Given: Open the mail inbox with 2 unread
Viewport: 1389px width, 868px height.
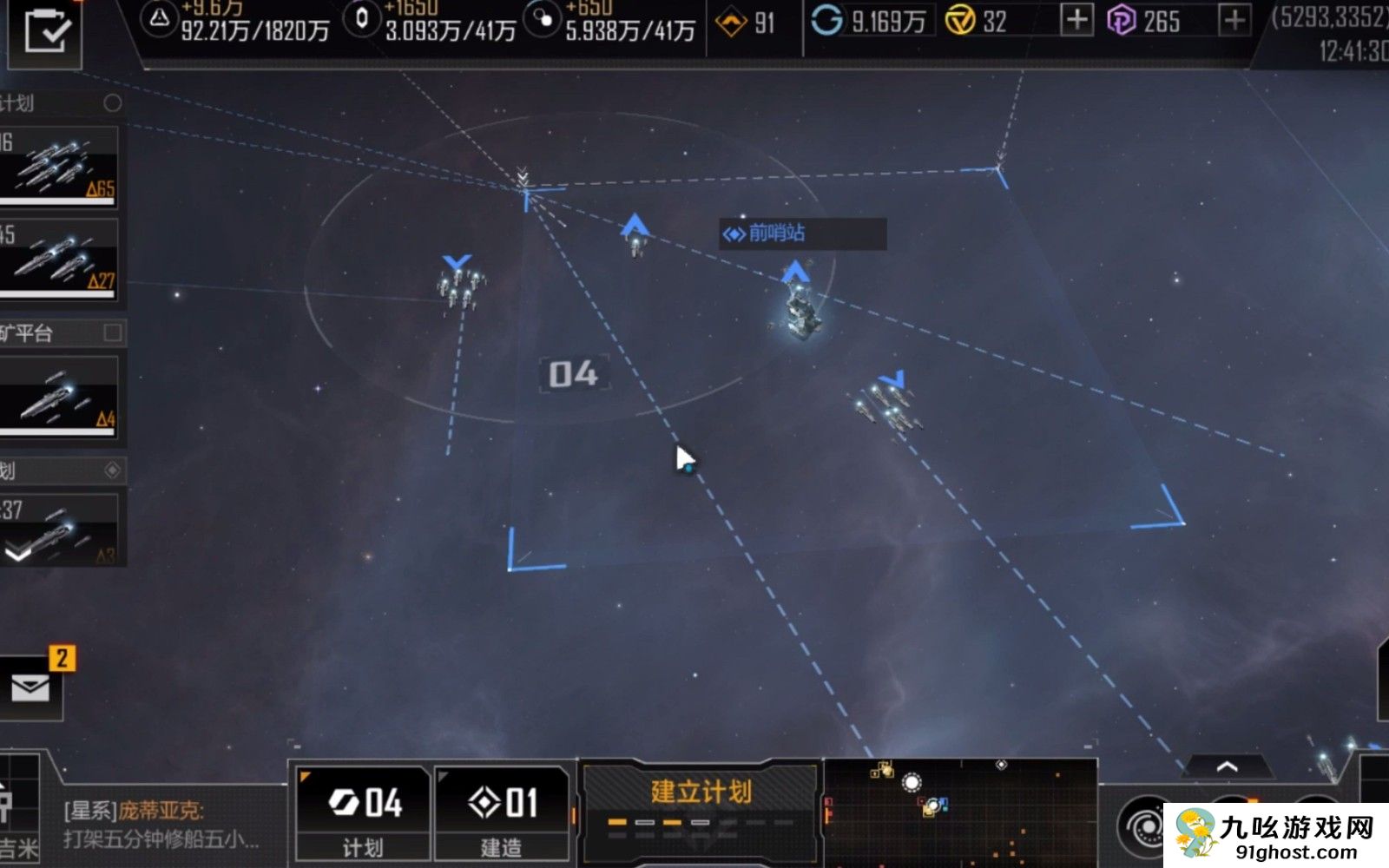Looking at the screenshot, I should 31,688.
